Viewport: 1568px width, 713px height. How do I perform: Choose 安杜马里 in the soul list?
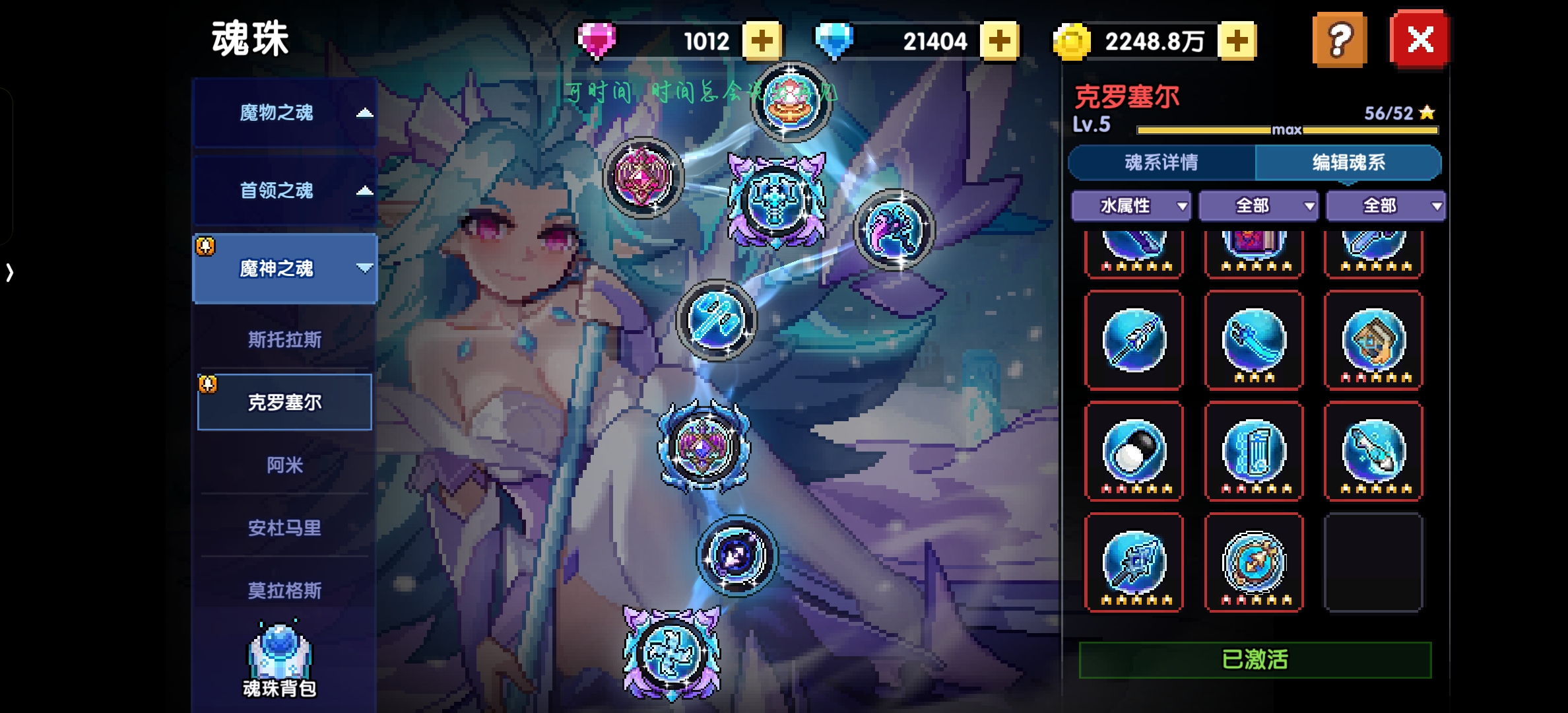(284, 528)
